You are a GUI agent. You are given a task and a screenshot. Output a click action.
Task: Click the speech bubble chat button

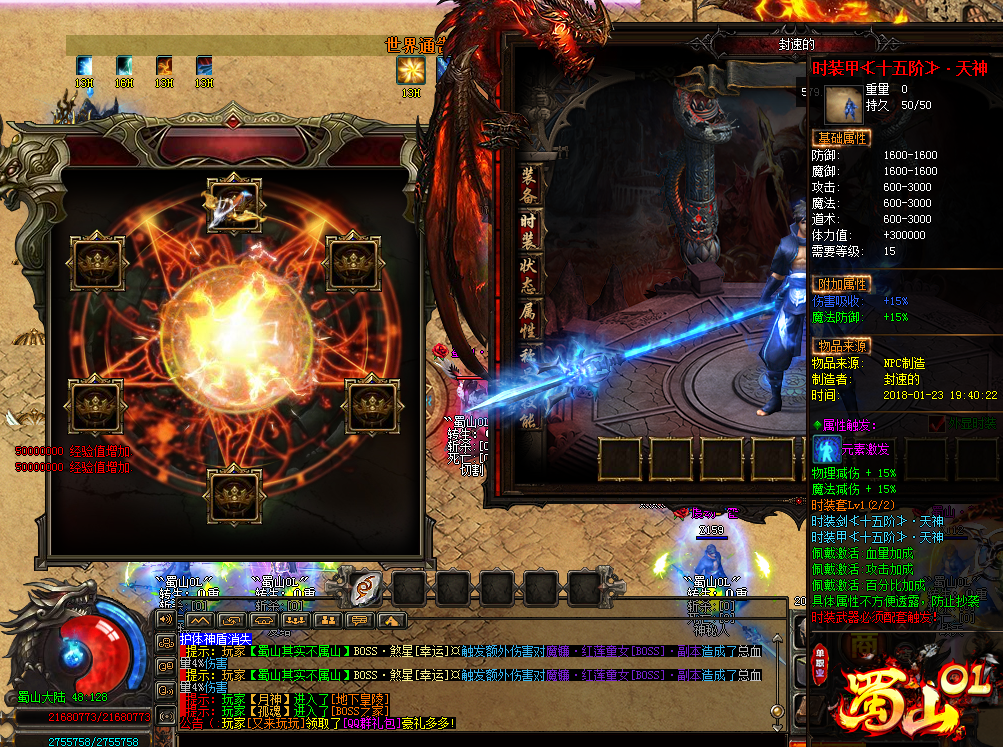pyautogui.click(x=358, y=620)
